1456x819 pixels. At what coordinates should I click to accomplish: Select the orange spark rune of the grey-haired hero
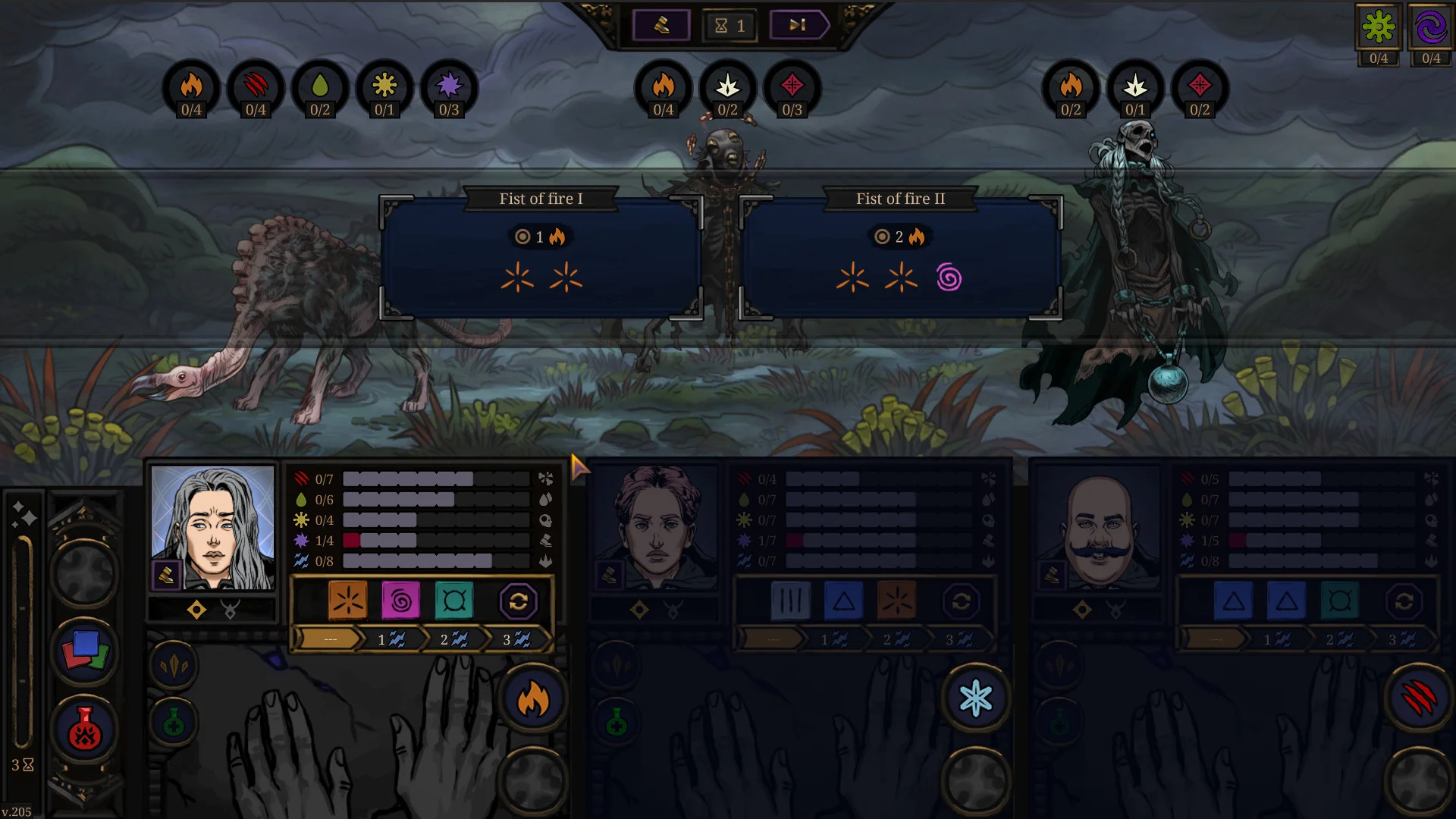pos(348,601)
